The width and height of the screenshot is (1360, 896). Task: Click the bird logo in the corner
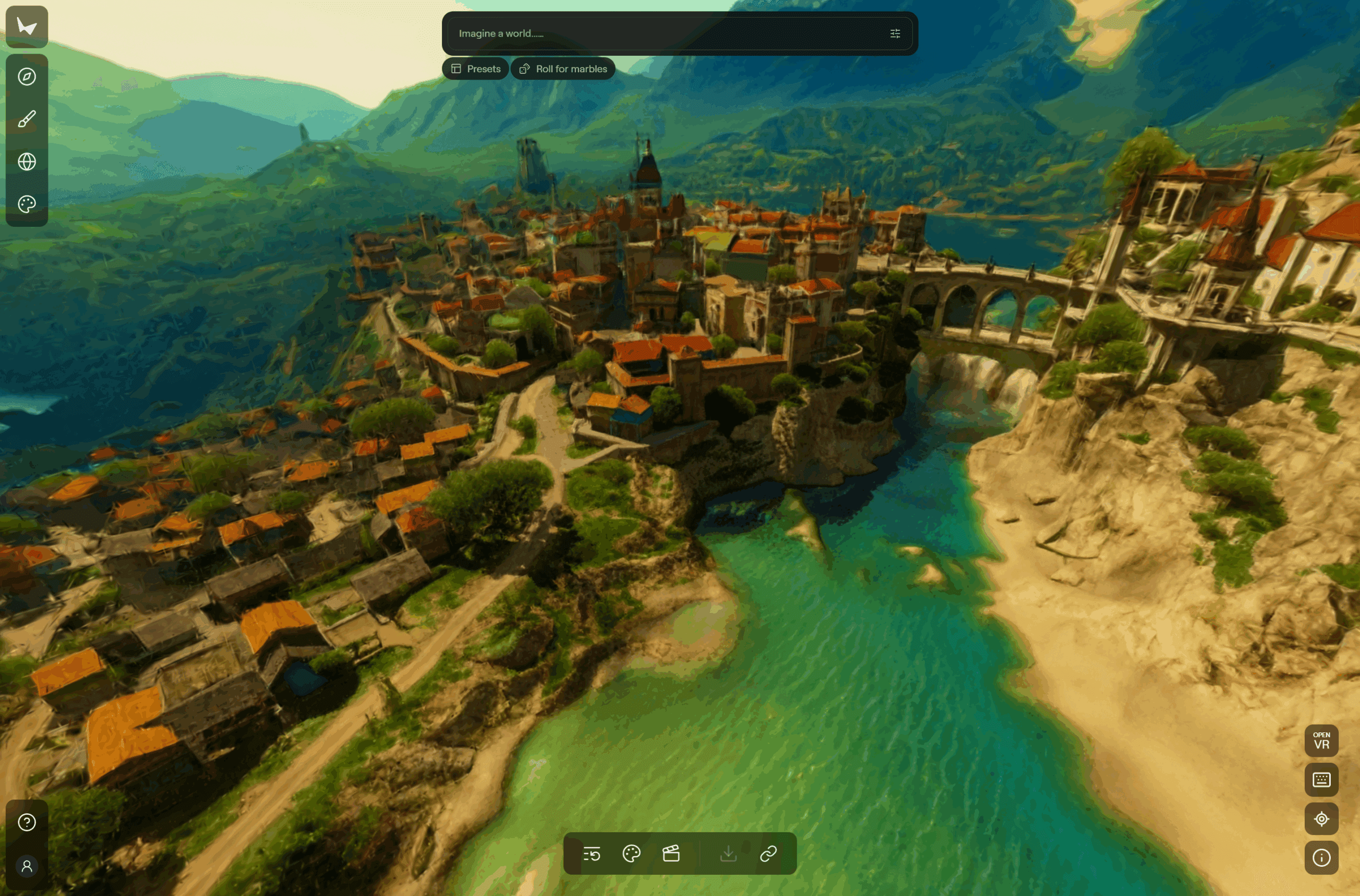pos(27,26)
